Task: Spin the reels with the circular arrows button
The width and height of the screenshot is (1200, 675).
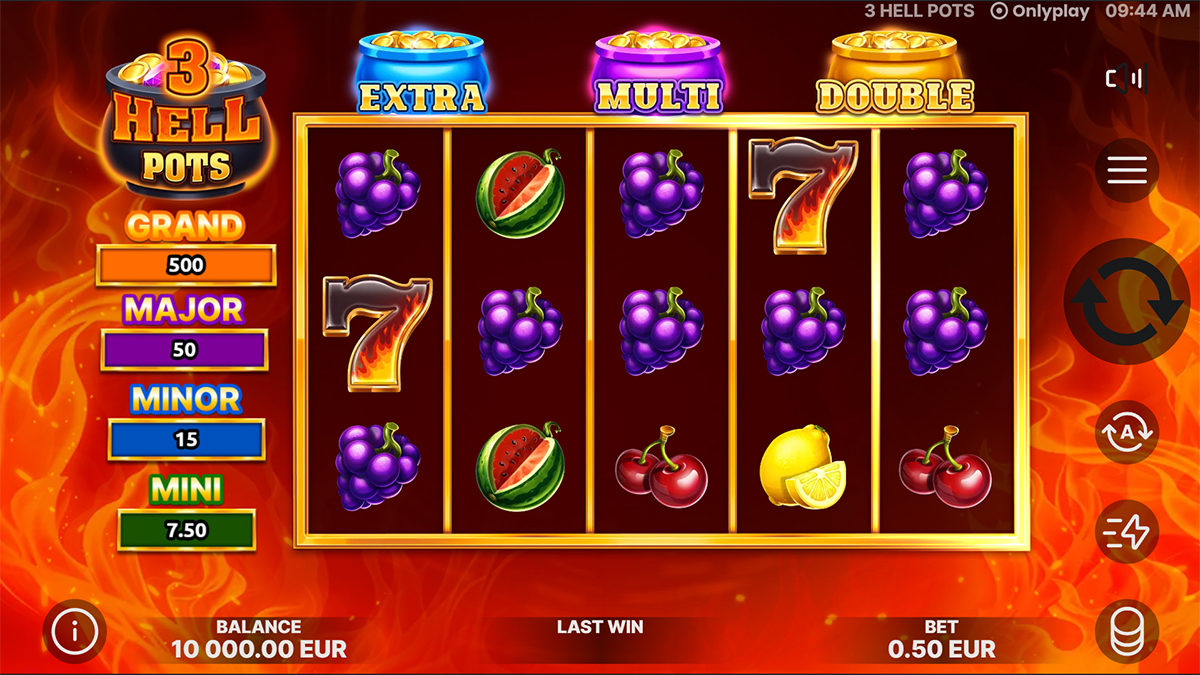Action: point(1128,301)
